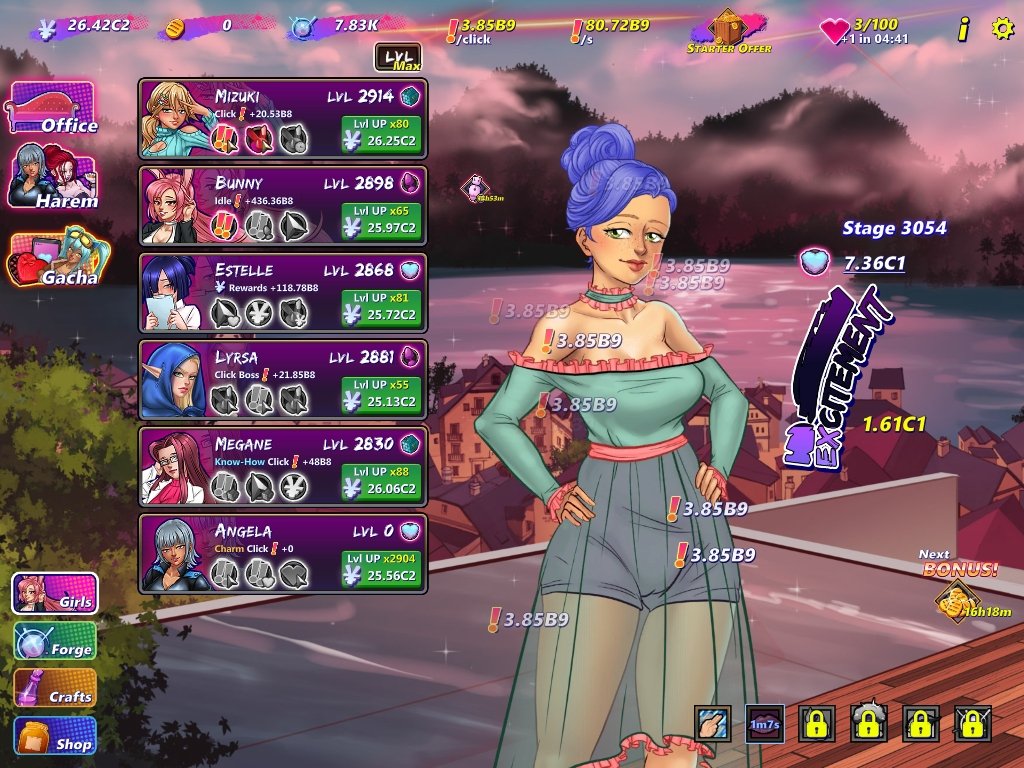Open the Gacha menu

[56, 260]
